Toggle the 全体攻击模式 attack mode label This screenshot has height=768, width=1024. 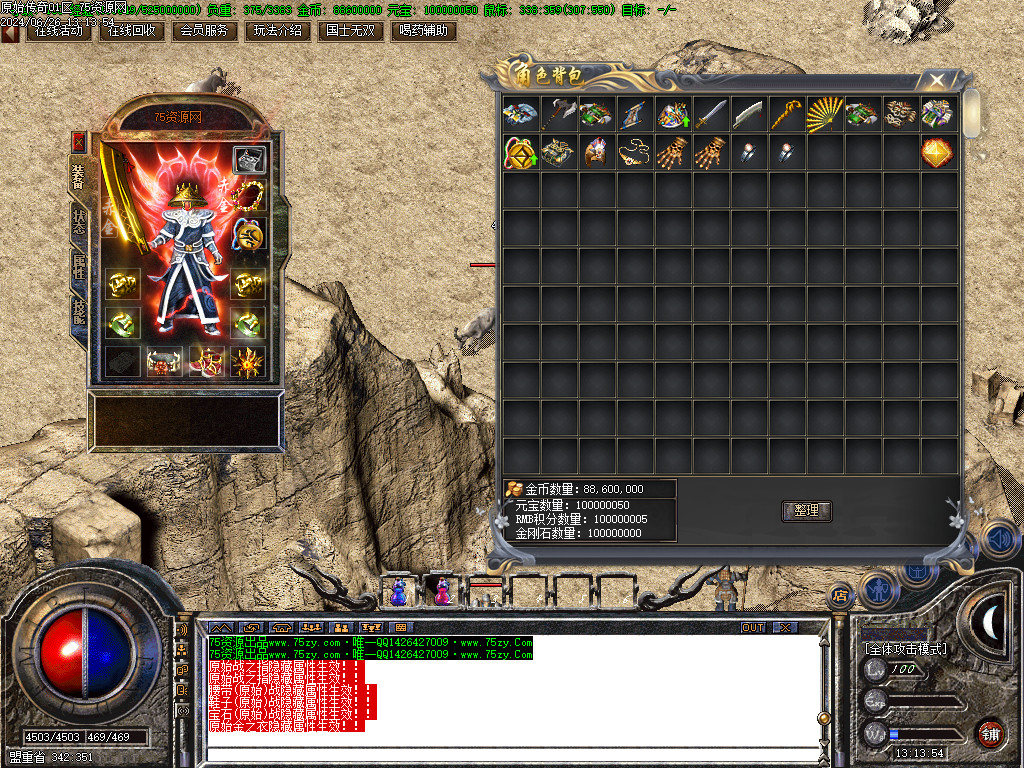point(905,649)
